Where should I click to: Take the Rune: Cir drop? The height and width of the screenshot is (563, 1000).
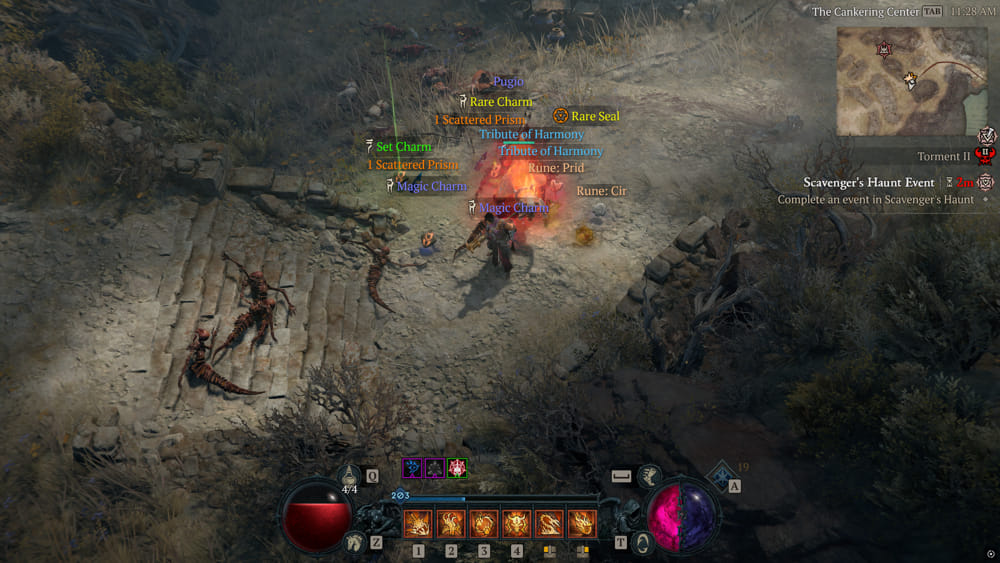tap(602, 191)
